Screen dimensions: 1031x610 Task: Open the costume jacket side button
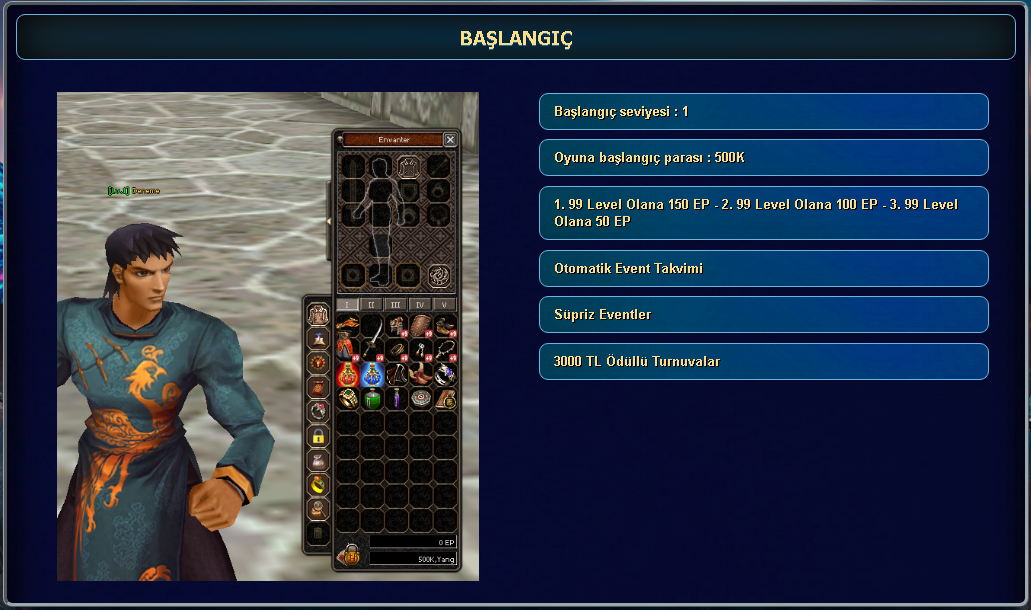tap(317, 314)
